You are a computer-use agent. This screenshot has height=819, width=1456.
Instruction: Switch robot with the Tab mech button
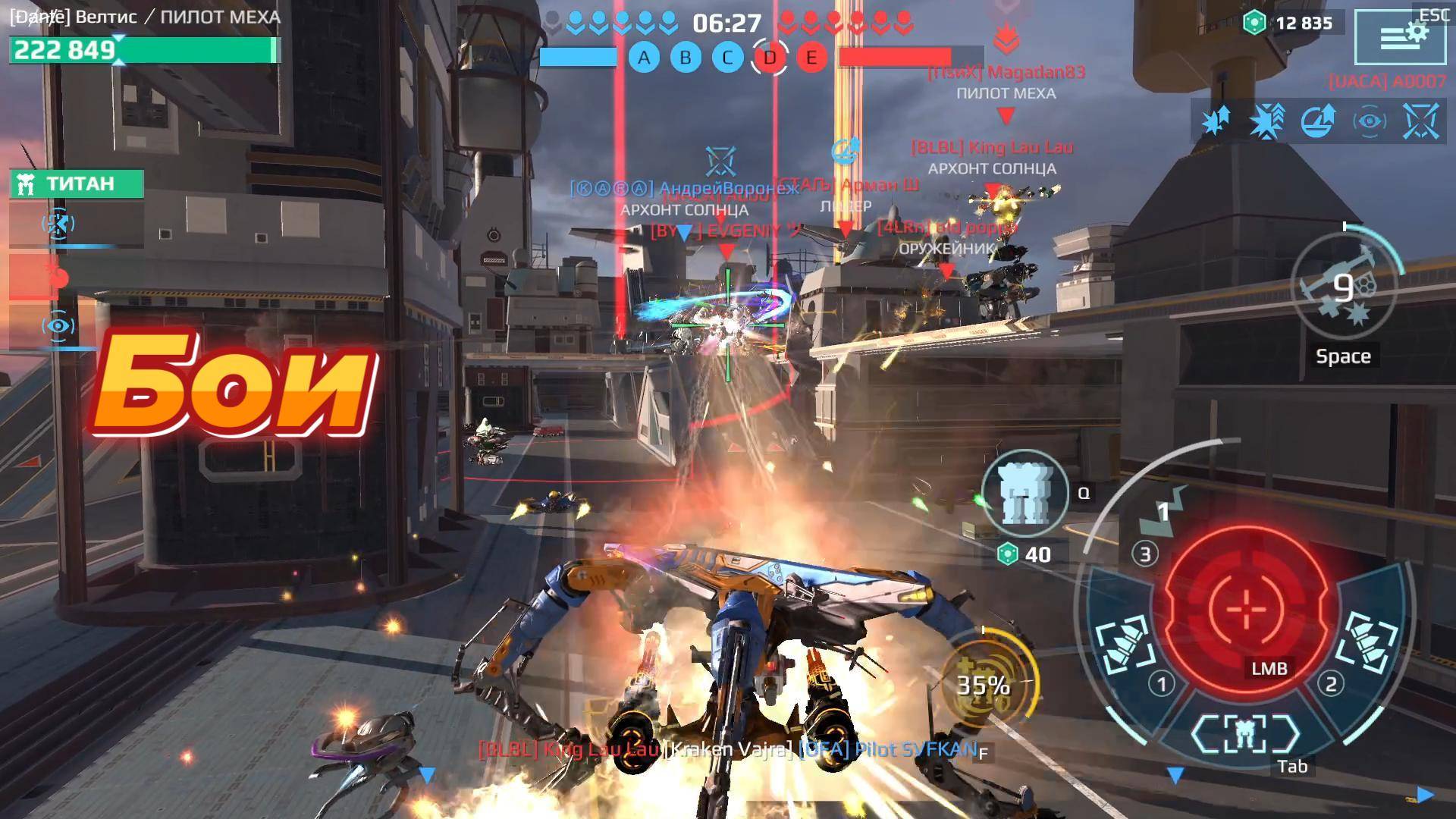click(1244, 733)
